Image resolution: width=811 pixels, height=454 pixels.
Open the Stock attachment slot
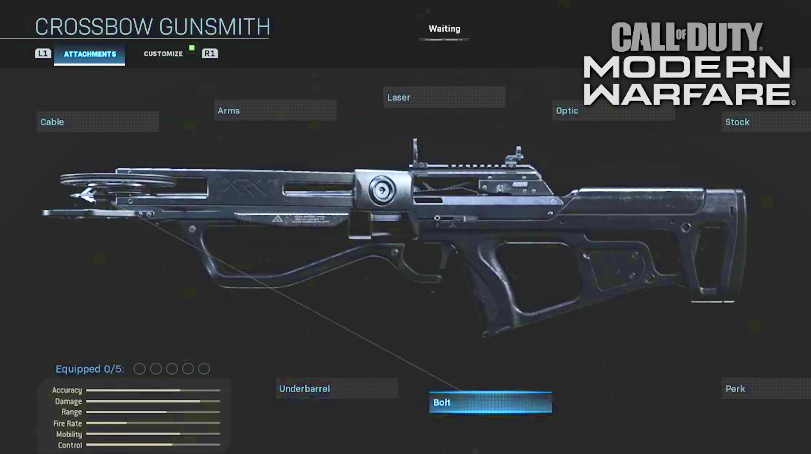[x=765, y=122]
